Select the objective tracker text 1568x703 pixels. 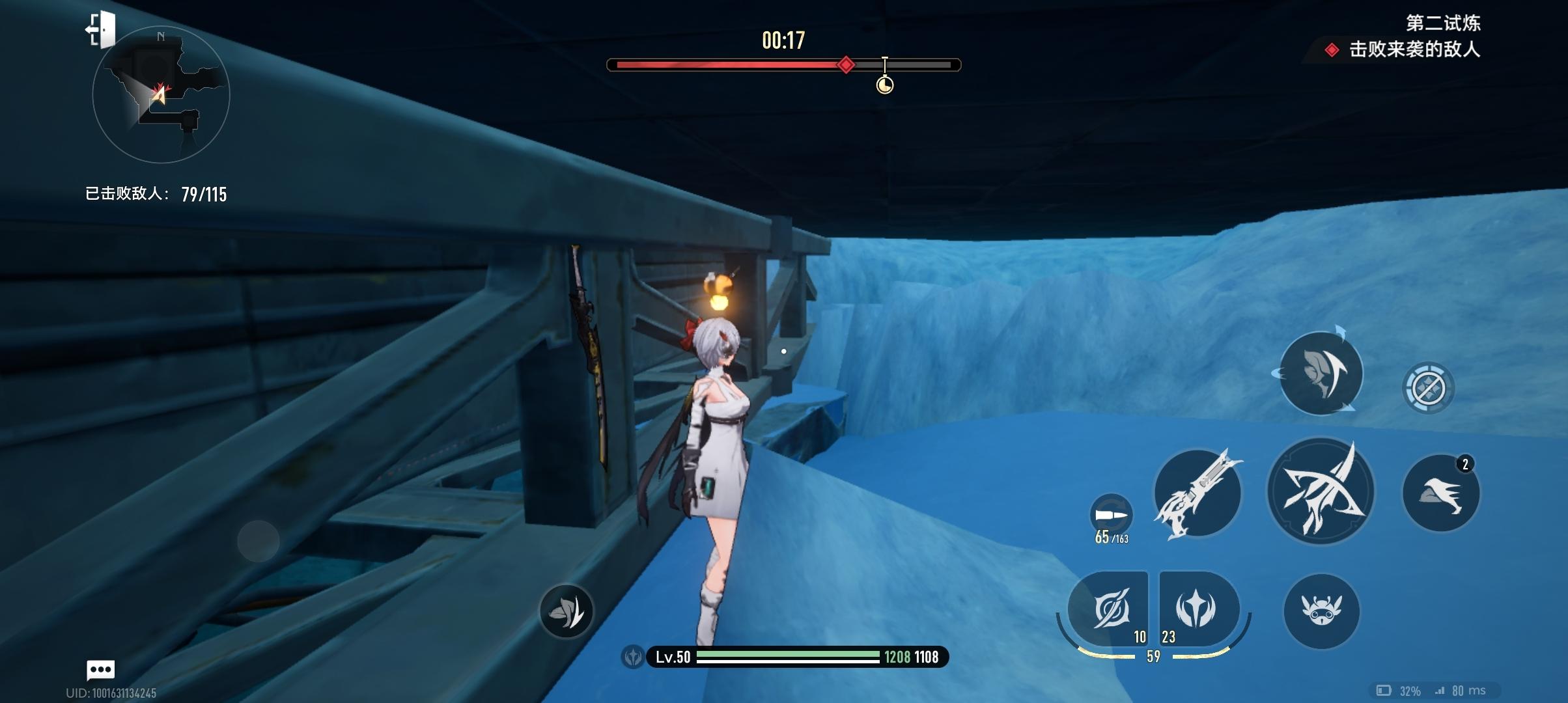(x=1414, y=49)
